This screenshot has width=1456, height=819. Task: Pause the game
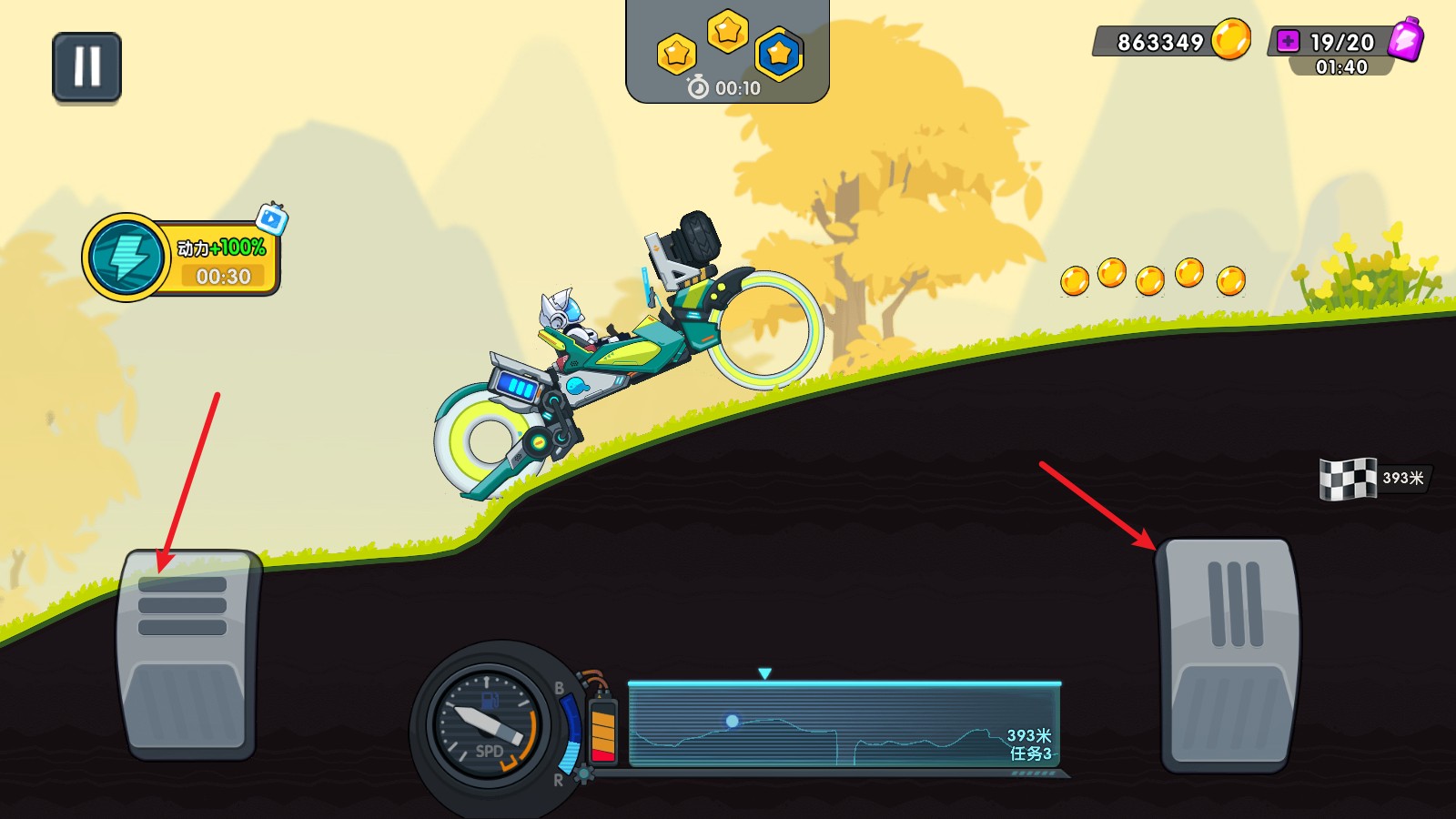[86, 66]
